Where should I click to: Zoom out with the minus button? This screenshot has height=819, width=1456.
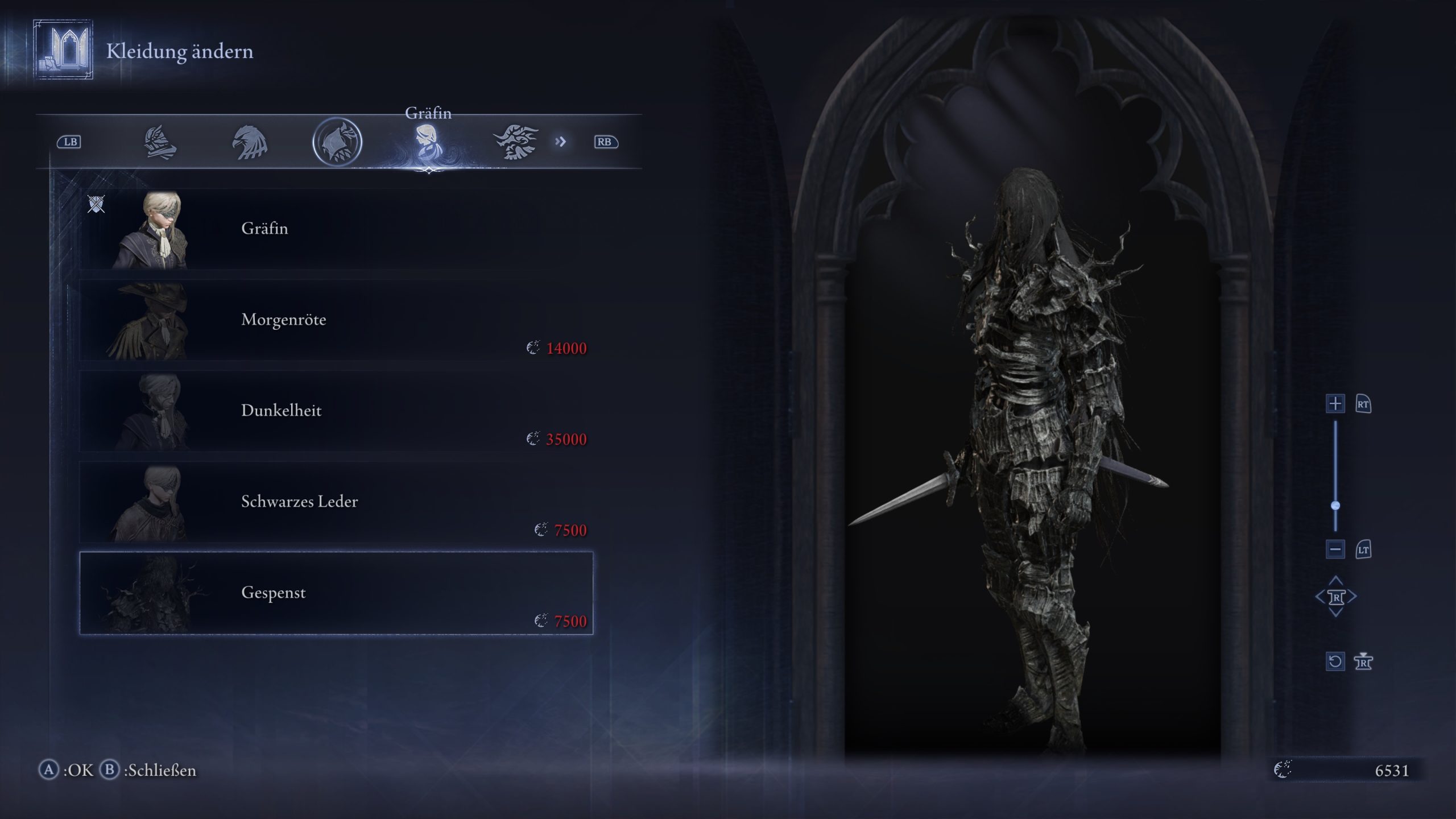click(x=1335, y=549)
